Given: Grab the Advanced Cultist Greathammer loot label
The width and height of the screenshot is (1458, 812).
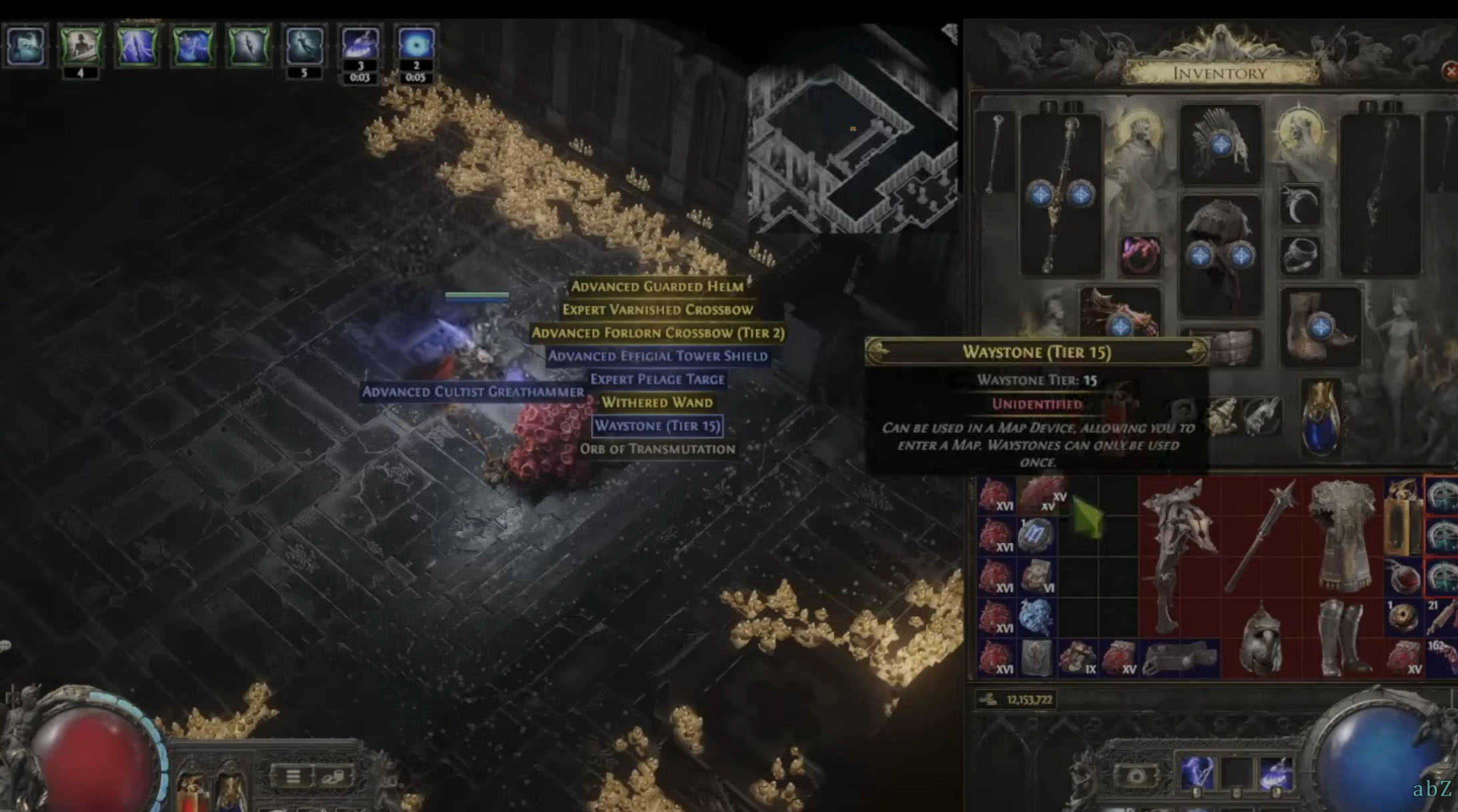Looking at the screenshot, I should pyautogui.click(x=472, y=391).
